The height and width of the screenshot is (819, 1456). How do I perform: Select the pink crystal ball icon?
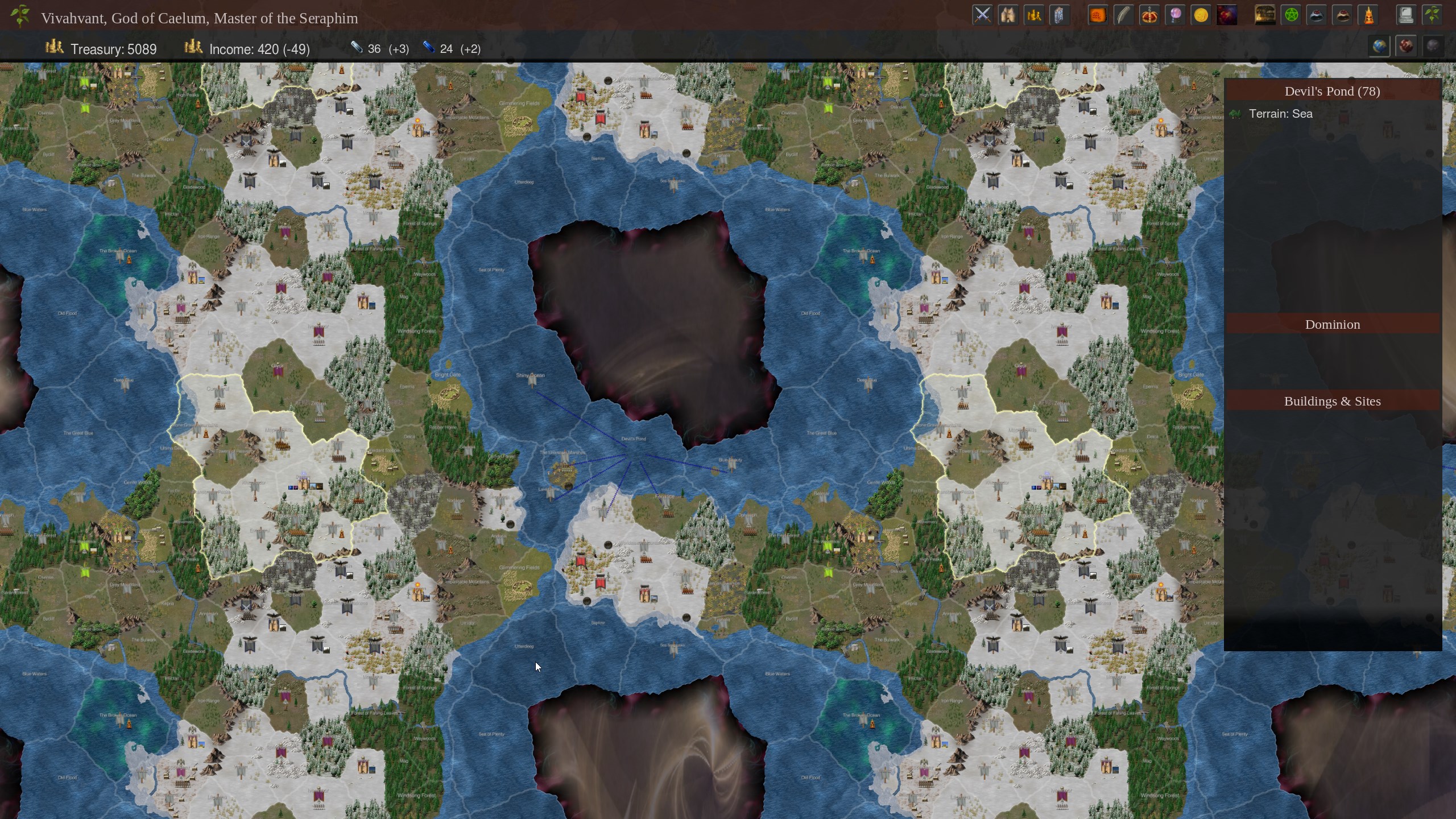(1175, 15)
